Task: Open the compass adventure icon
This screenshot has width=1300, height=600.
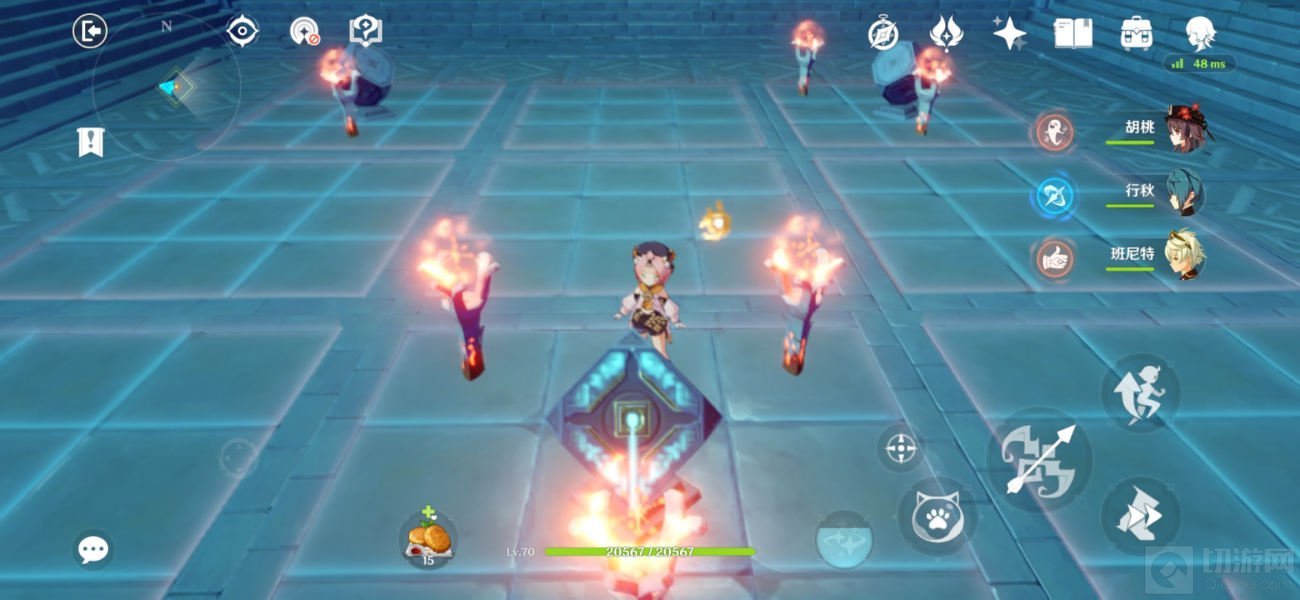Action: (883, 33)
